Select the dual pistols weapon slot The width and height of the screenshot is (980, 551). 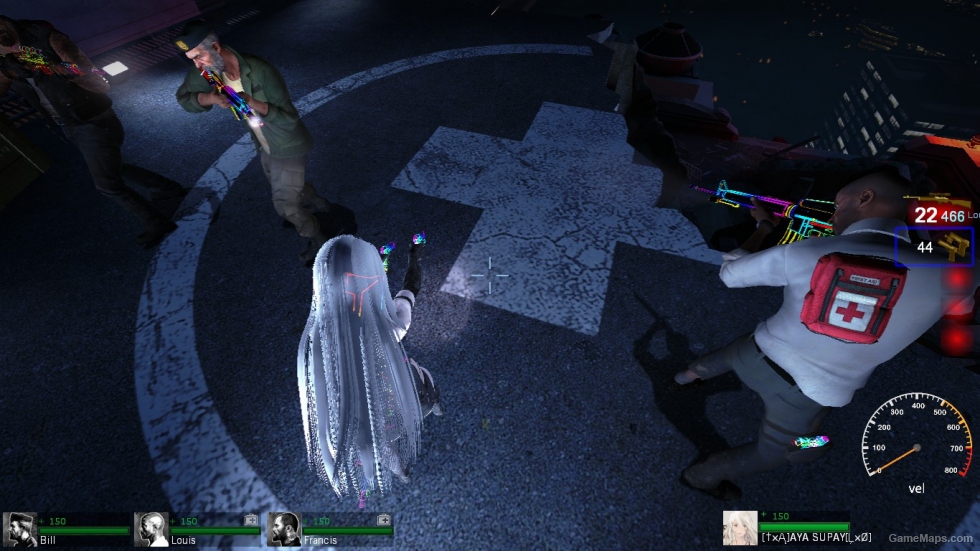(x=936, y=247)
